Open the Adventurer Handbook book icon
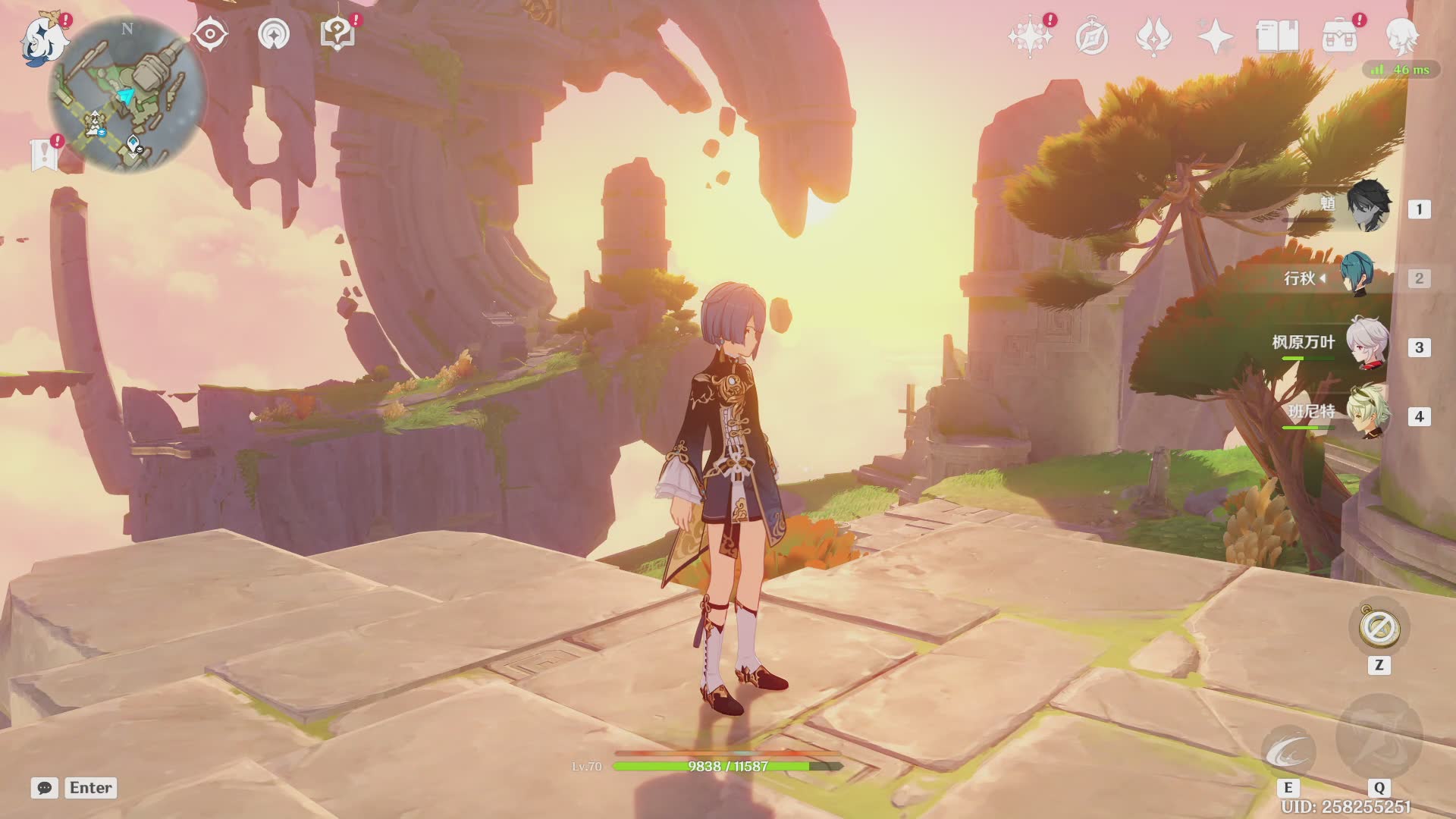Screen dimensions: 1456x819 click(1278, 36)
